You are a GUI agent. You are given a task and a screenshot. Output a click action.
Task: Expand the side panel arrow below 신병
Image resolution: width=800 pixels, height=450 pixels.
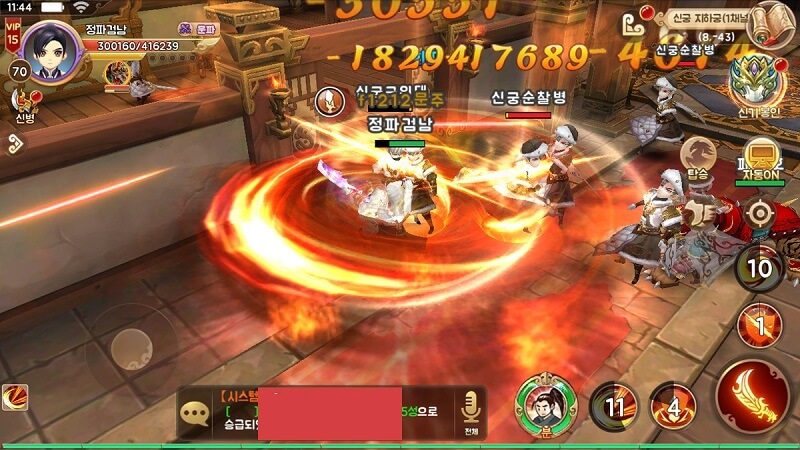click(14, 143)
